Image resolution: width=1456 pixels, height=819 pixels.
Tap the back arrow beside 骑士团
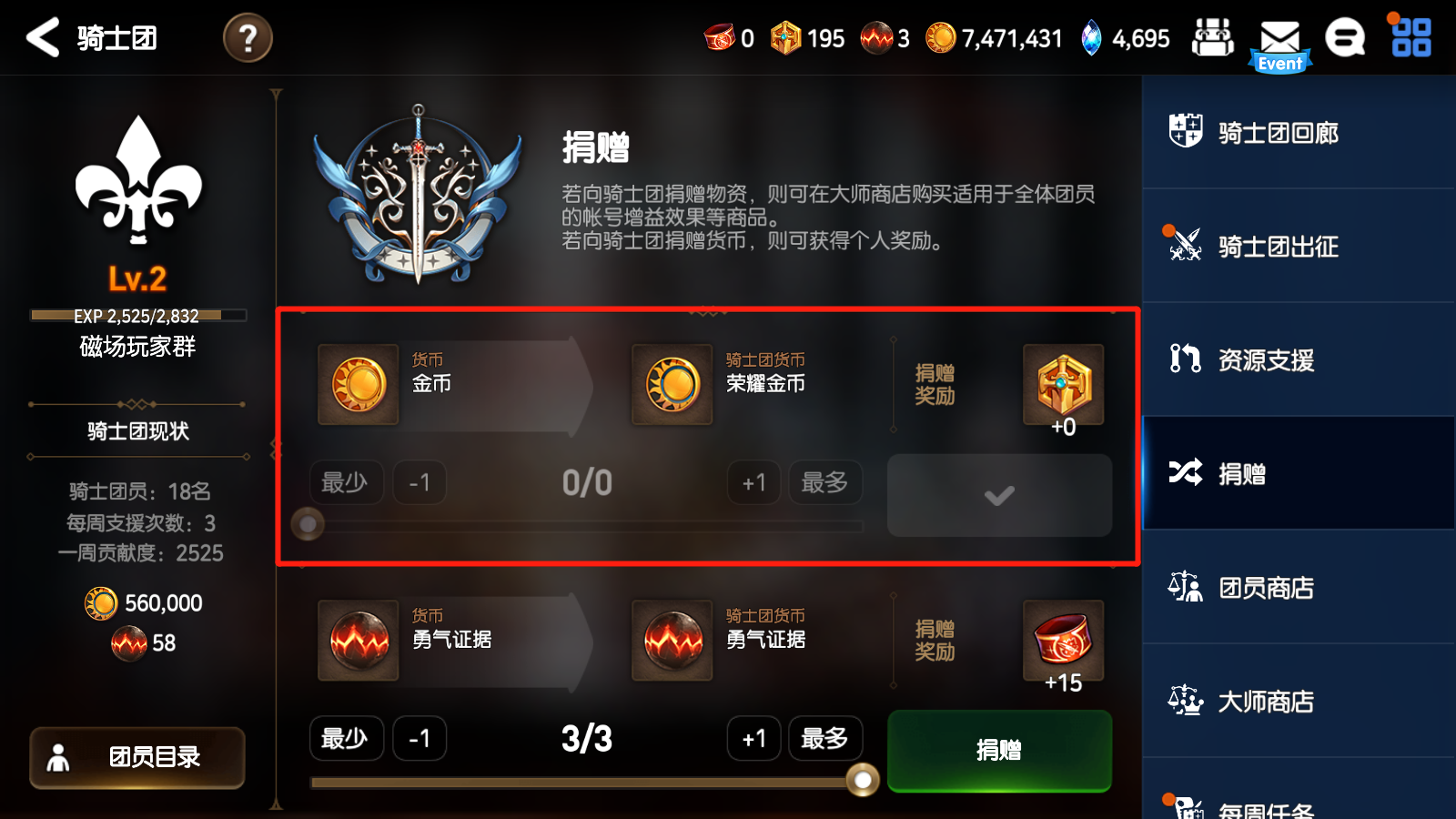tap(42, 38)
